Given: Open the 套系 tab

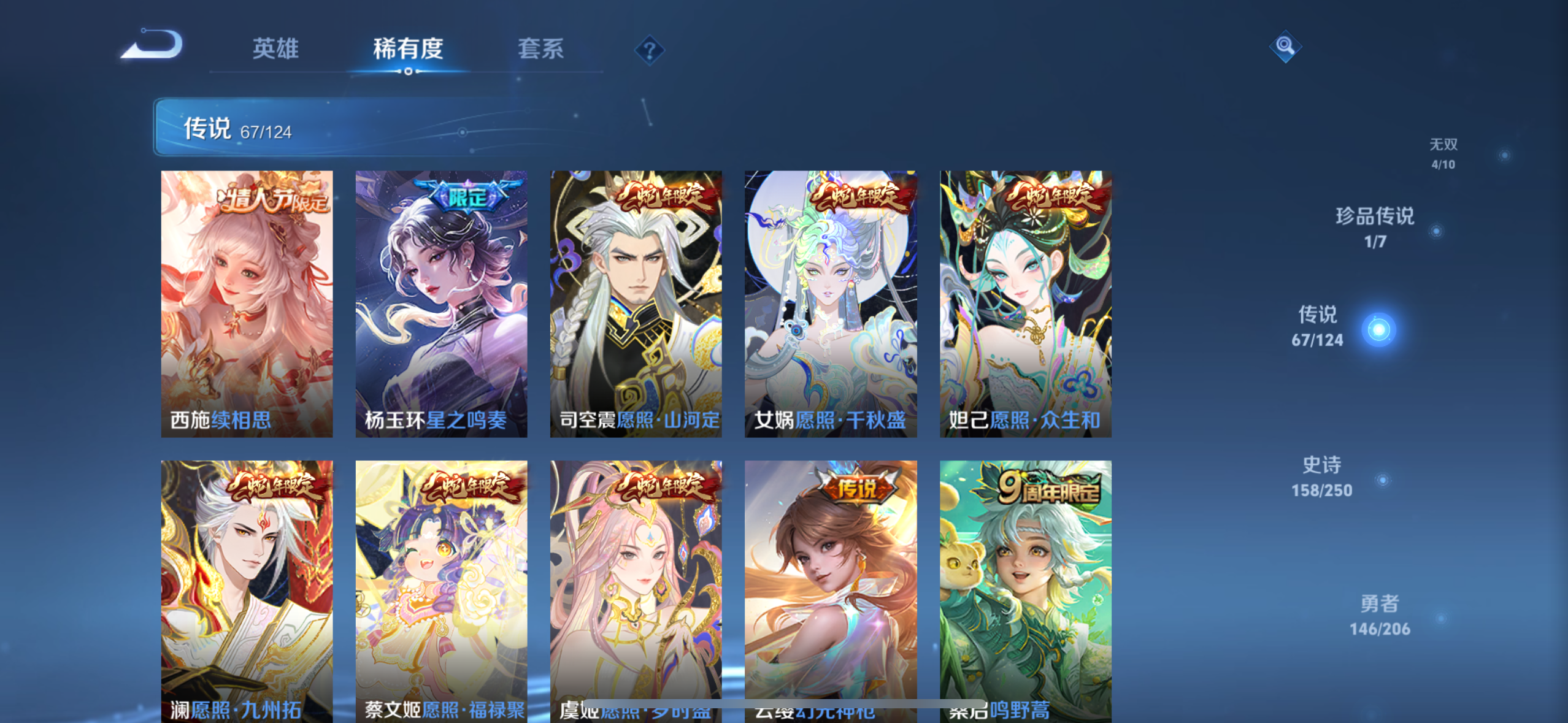Looking at the screenshot, I should point(540,48).
